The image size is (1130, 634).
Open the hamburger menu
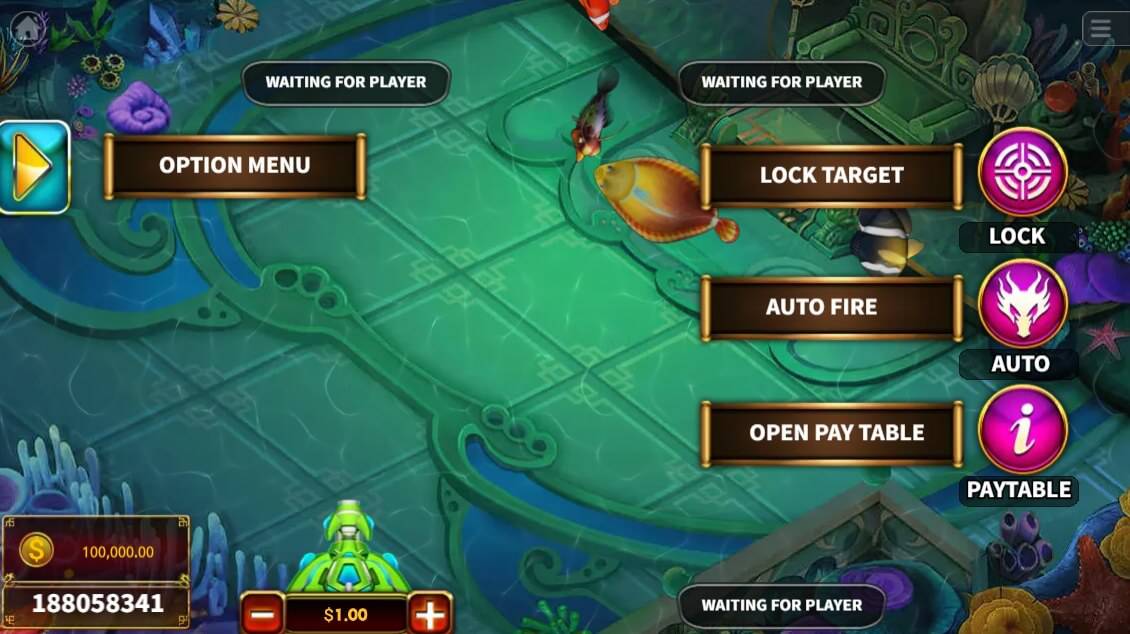point(1101,29)
